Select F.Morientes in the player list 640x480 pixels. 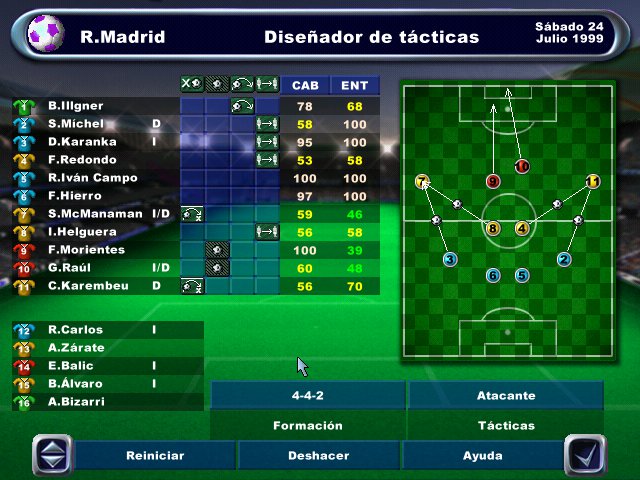tap(87, 250)
